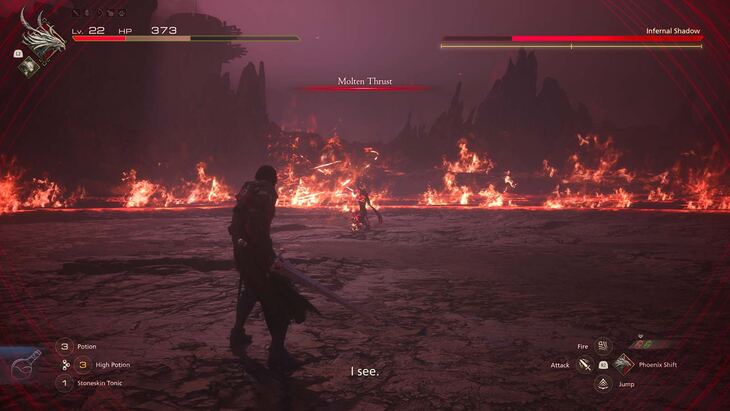Image resolution: width=730 pixels, height=411 pixels.
Task: Use the High Potion slot
Action: click(x=83, y=364)
